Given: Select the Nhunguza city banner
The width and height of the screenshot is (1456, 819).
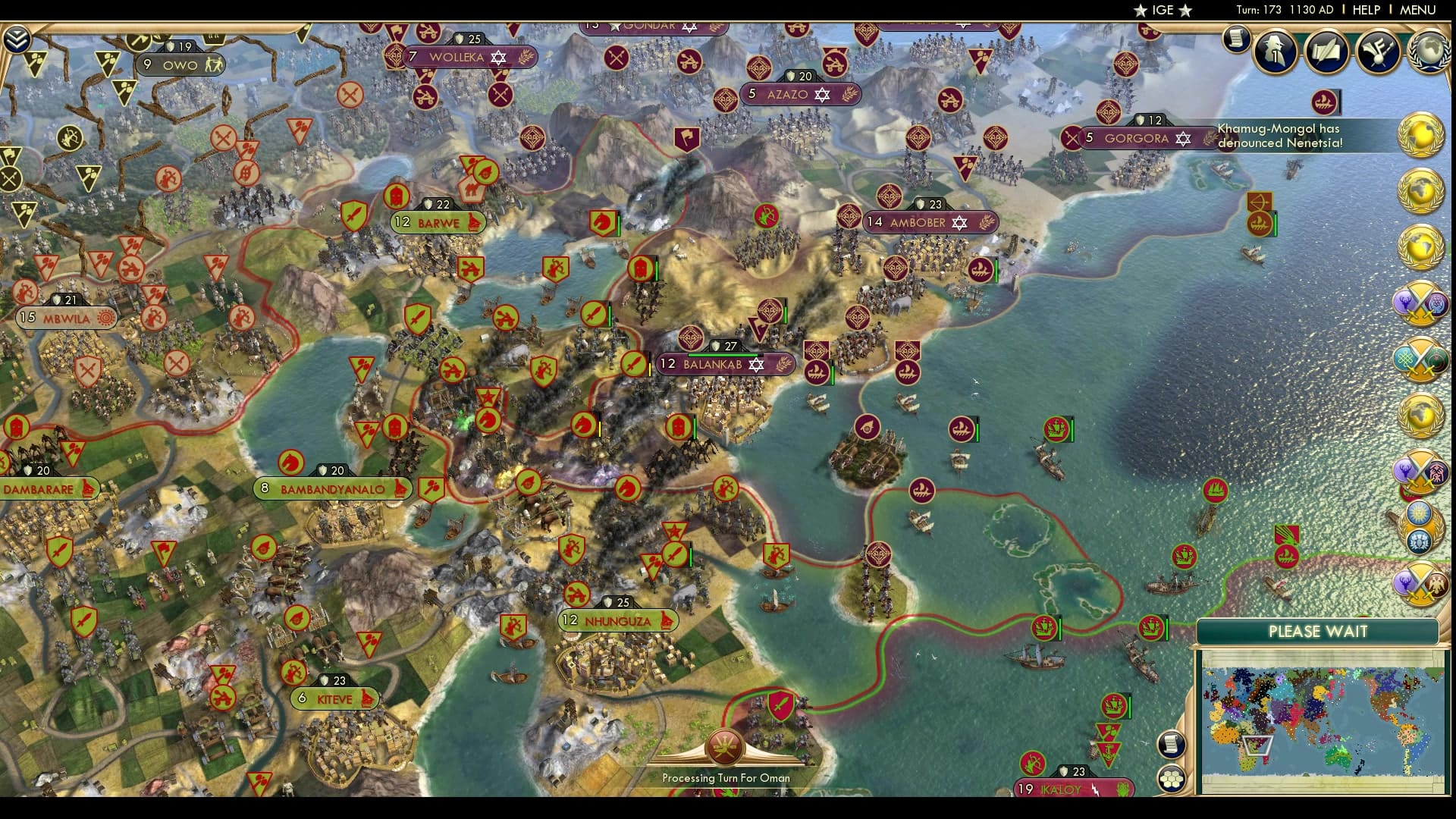Looking at the screenshot, I should (x=618, y=620).
